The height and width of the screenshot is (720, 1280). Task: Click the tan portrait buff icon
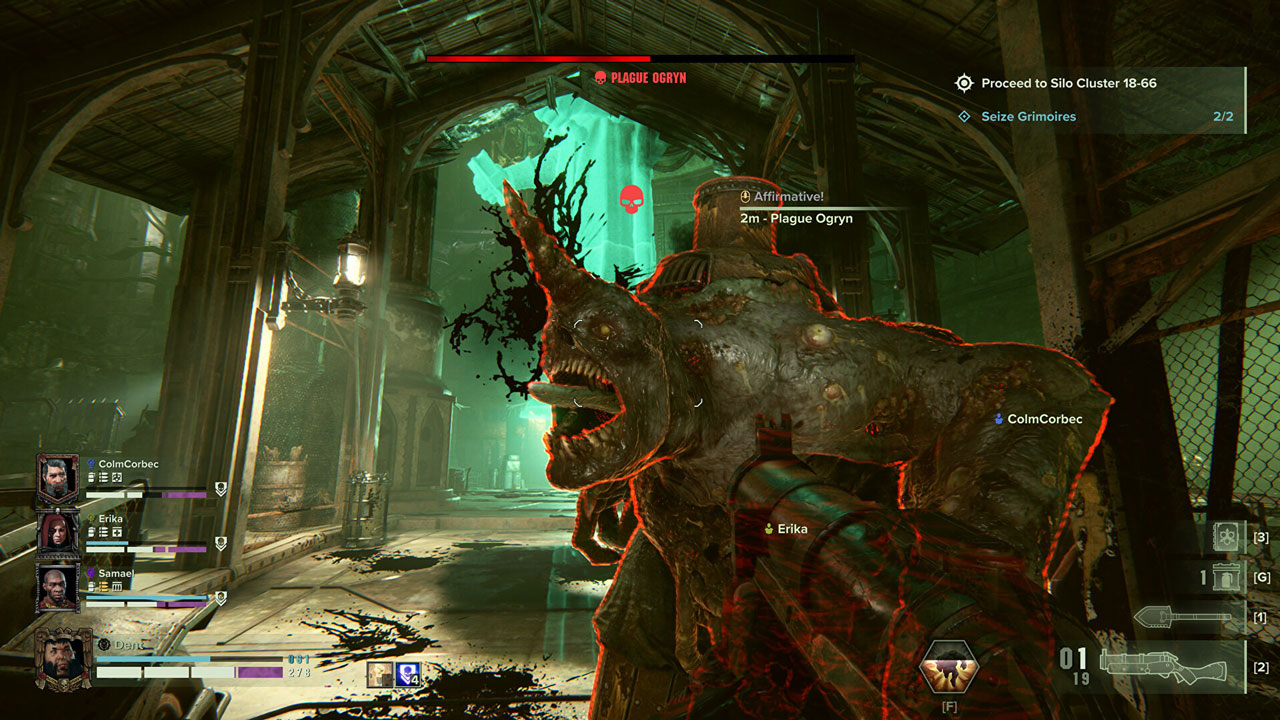[x=380, y=675]
